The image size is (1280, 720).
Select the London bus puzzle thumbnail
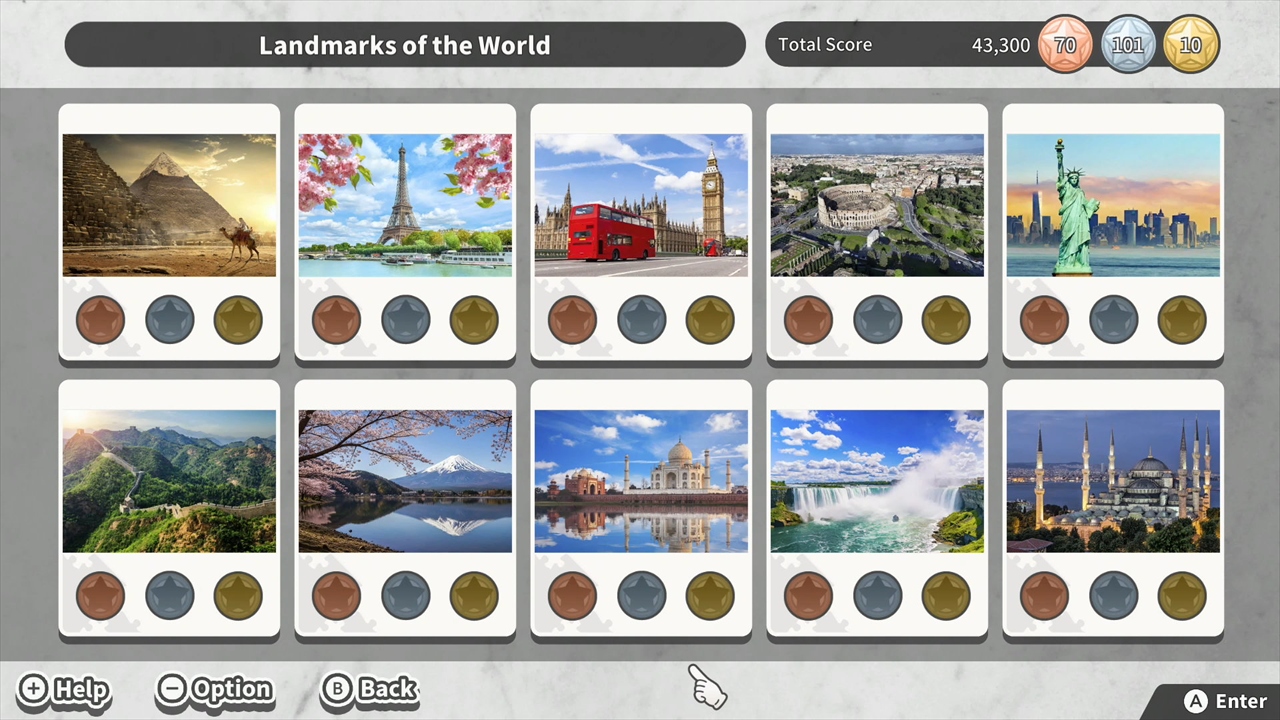tap(641, 204)
